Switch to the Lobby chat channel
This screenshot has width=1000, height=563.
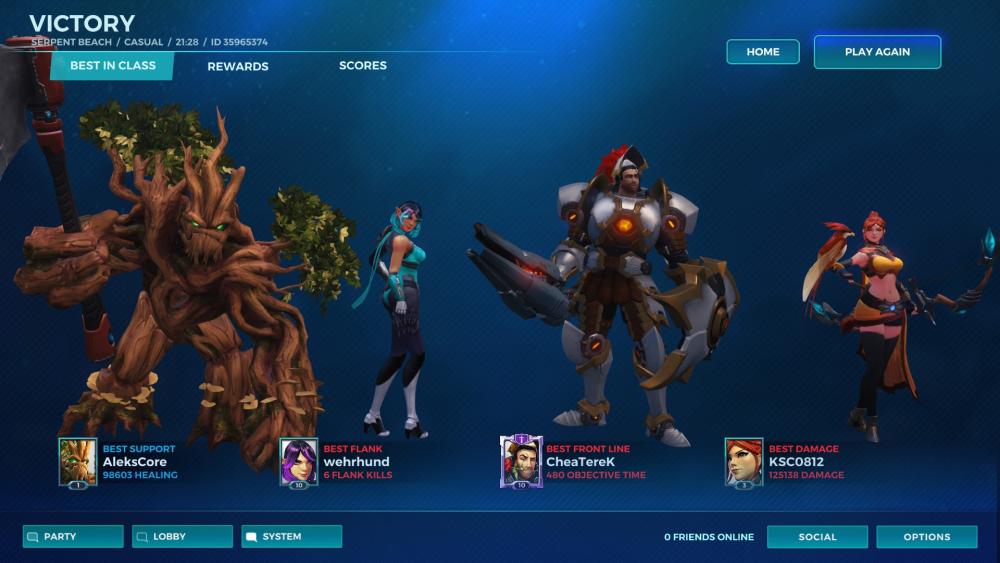182,537
